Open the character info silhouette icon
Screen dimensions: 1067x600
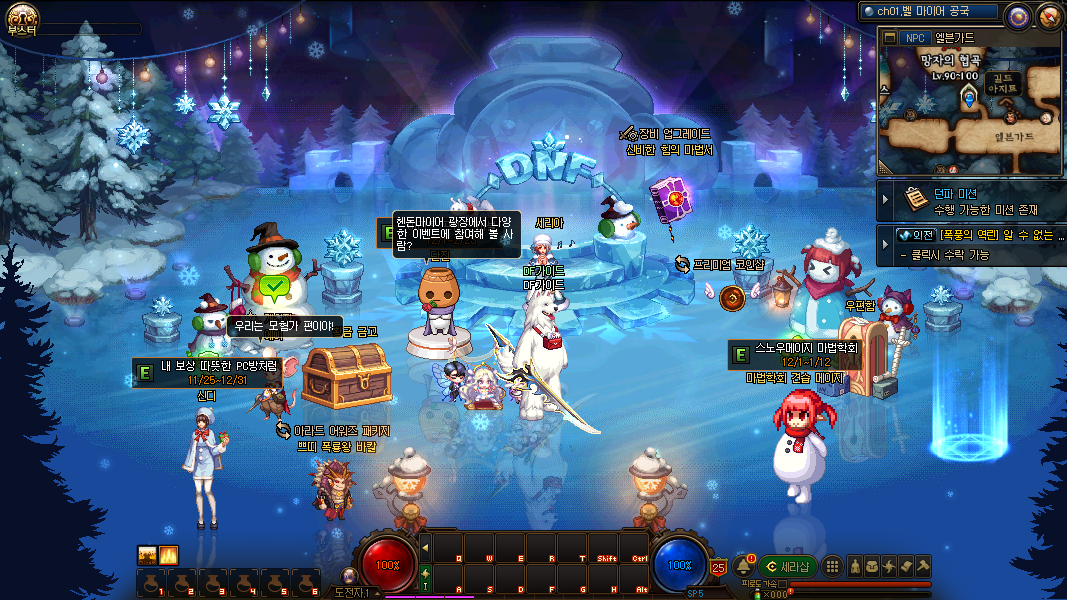pos(855,566)
